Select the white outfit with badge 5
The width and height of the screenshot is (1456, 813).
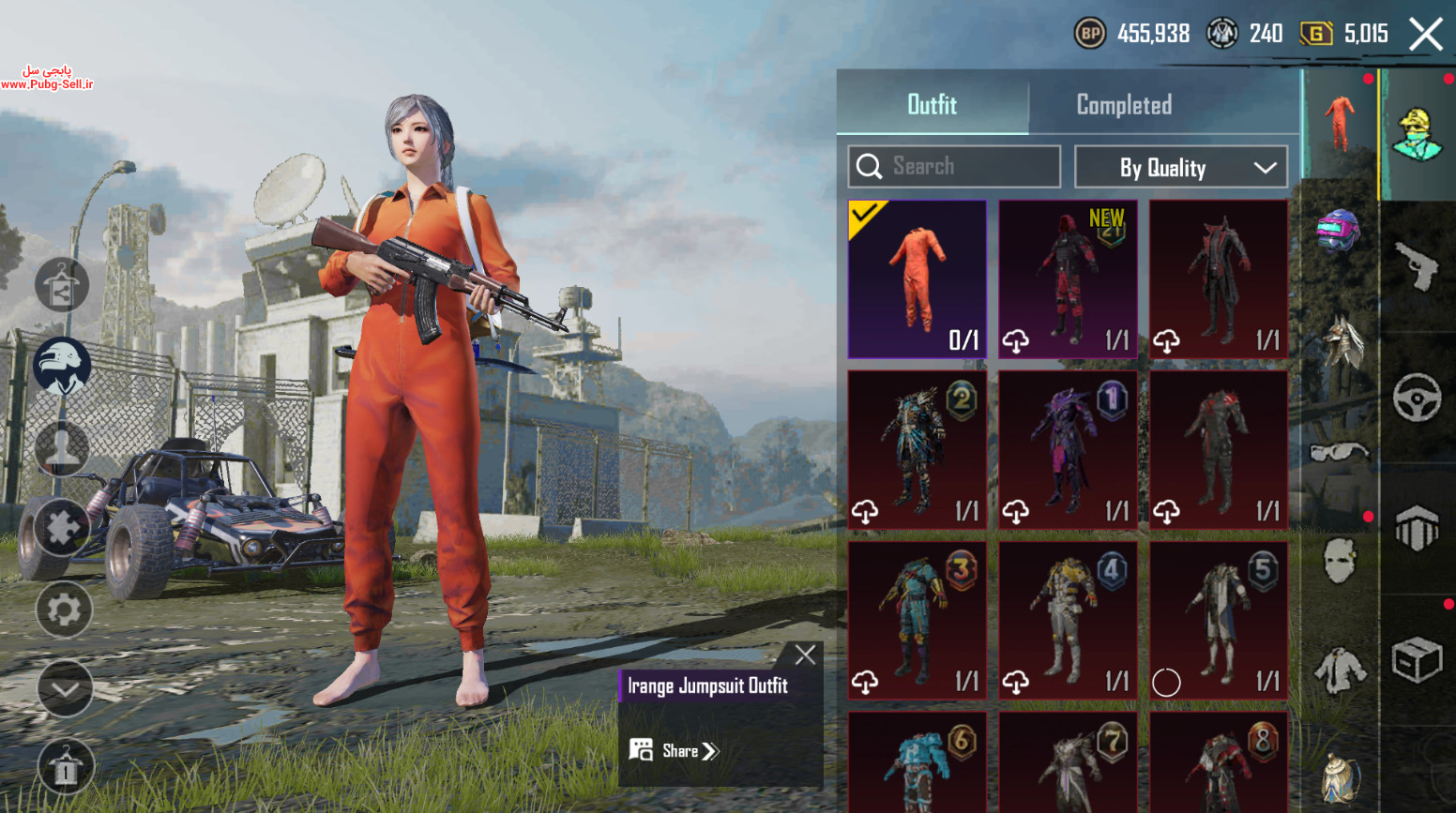coord(1219,620)
